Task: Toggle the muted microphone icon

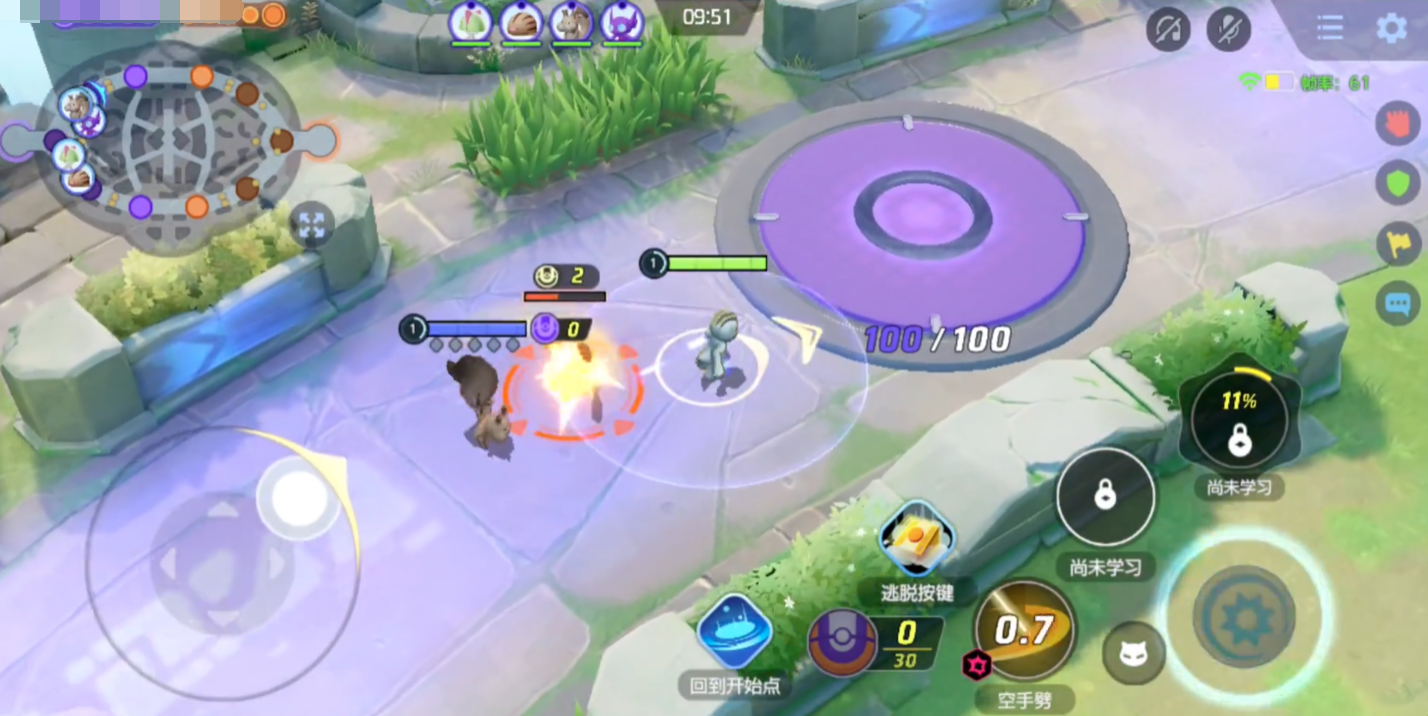Action: 1229,29
